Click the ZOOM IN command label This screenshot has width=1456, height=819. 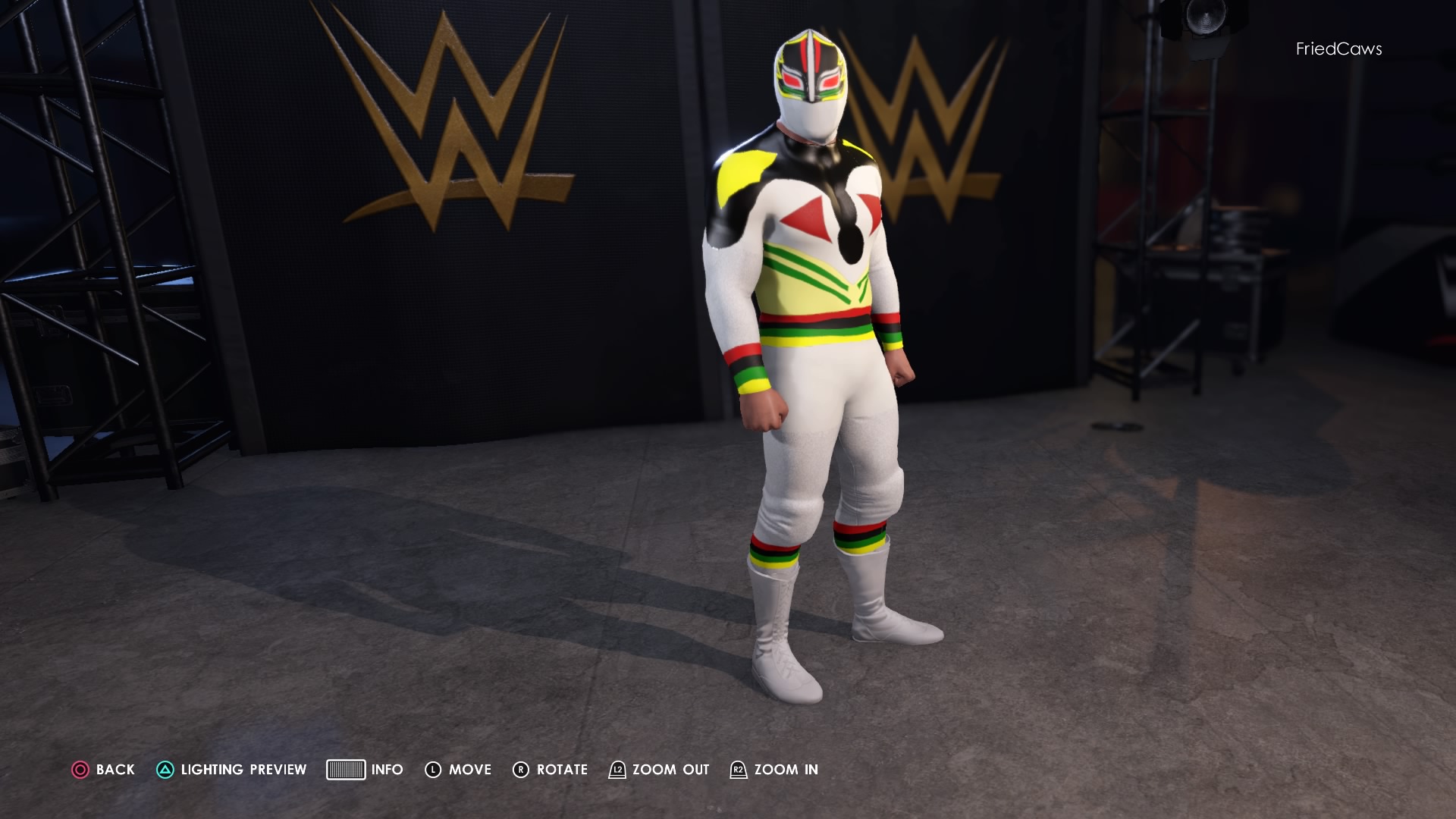click(x=784, y=769)
